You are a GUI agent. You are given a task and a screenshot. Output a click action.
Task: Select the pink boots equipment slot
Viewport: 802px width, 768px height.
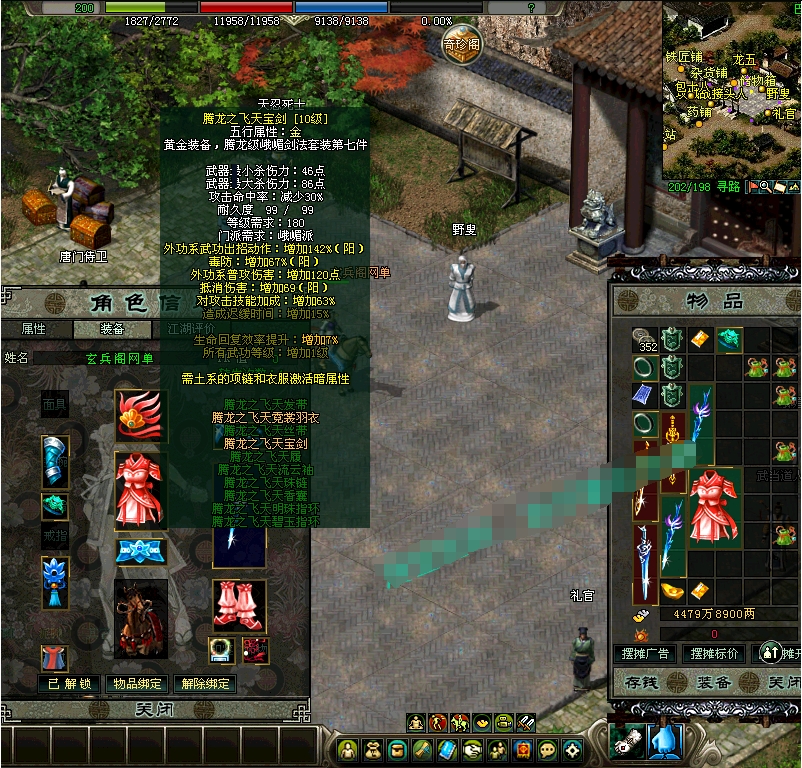click(239, 604)
